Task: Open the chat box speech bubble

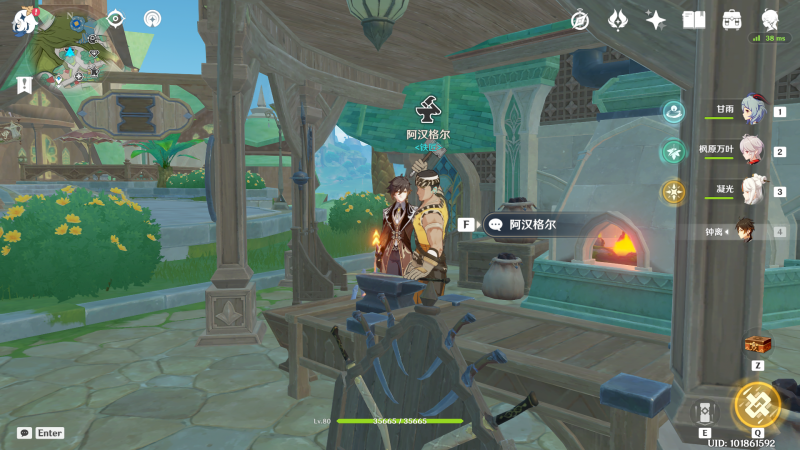Action: [x=24, y=433]
